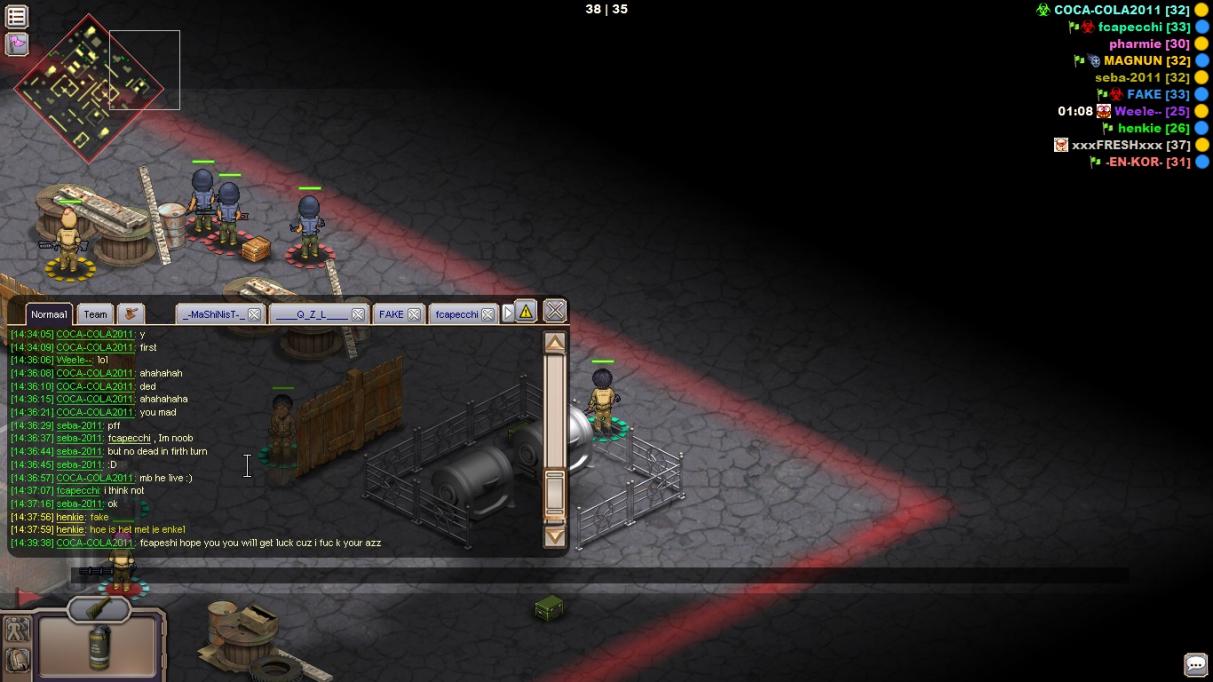Screen dimensions: 1213x682
Task: Close the fcapecchi chat tab
Action: click(x=488, y=314)
